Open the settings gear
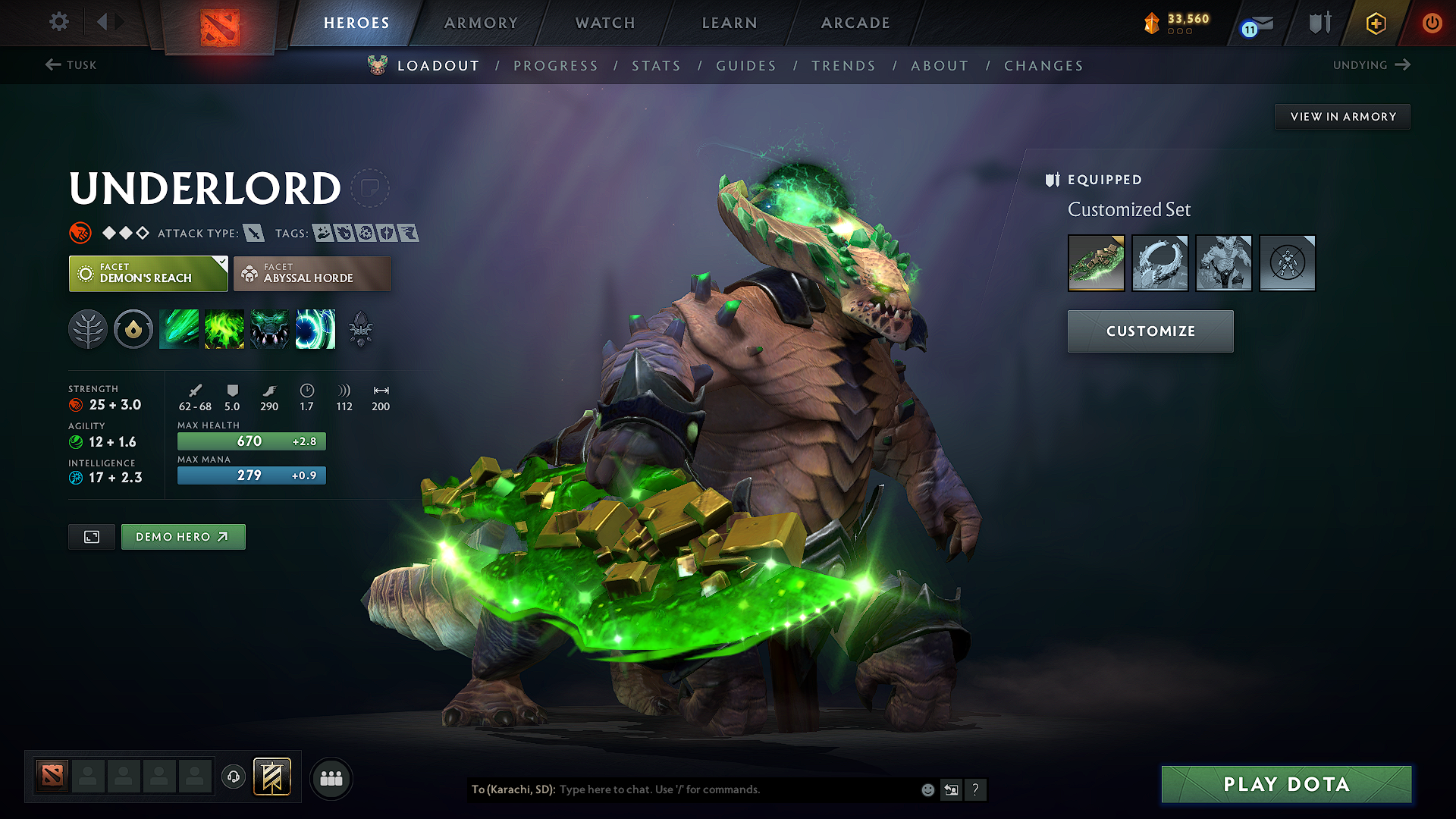This screenshot has width=1456, height=819. [x=58, y=22]
